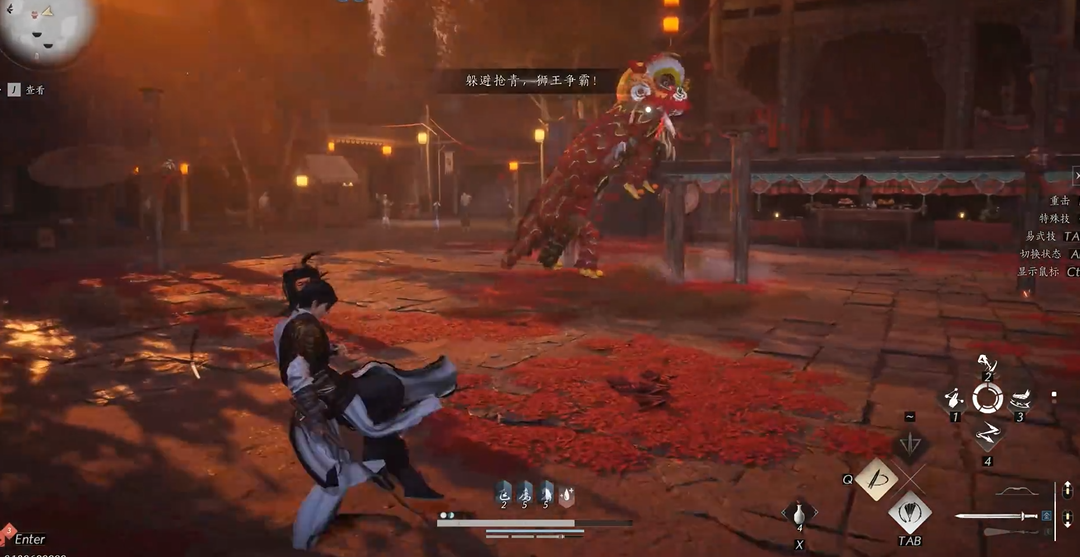Click the segmented ring in the skill wheel

click(x=988, y=399)
